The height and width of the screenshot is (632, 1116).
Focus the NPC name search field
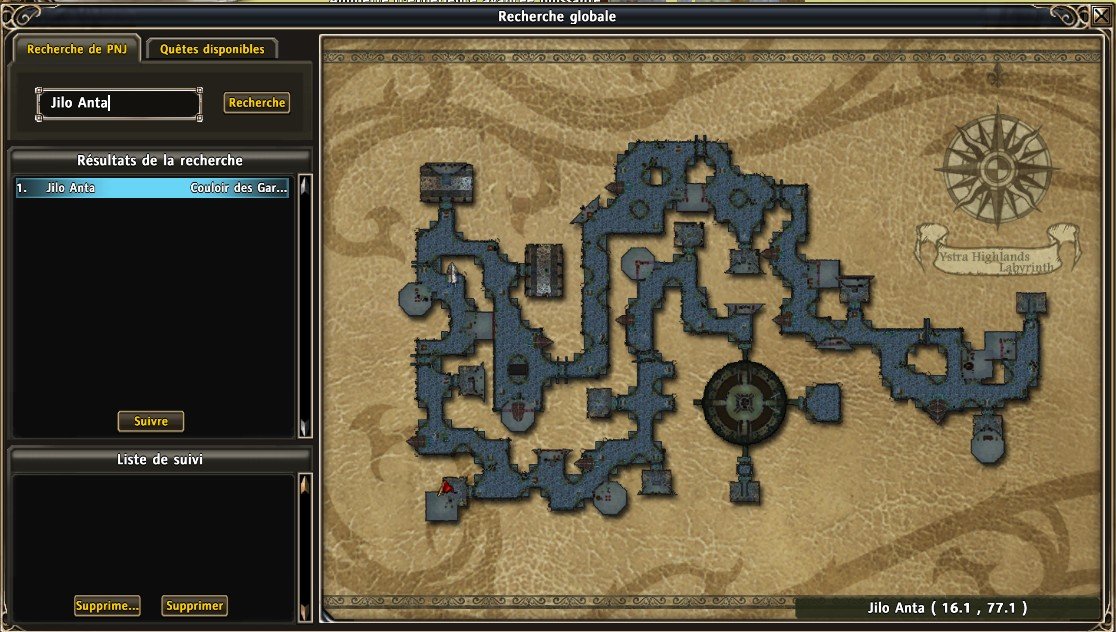[120, 103]
